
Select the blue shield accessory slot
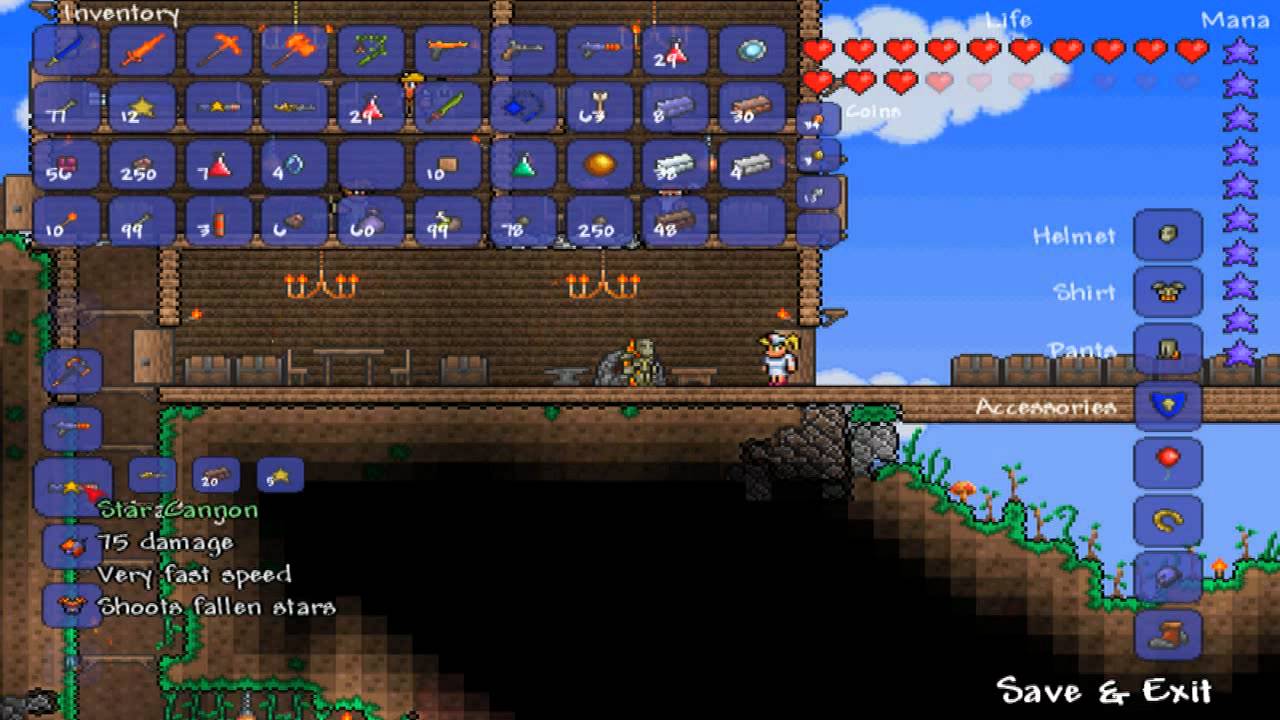pyautogui.click(x=1167, y=406)
